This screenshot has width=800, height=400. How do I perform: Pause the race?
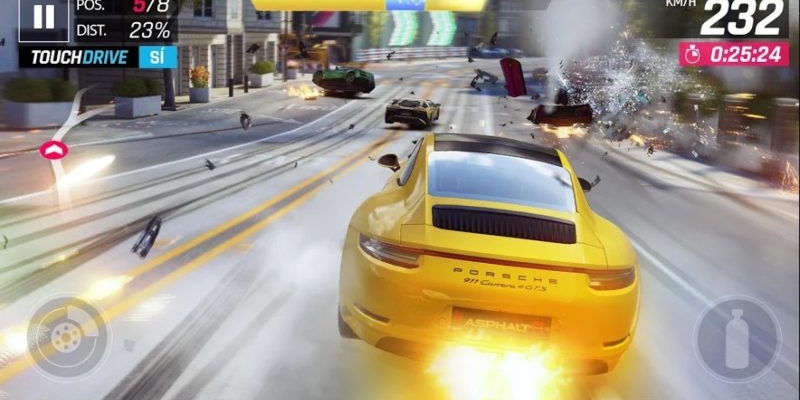pyautogui.click(x=44, y=17)
